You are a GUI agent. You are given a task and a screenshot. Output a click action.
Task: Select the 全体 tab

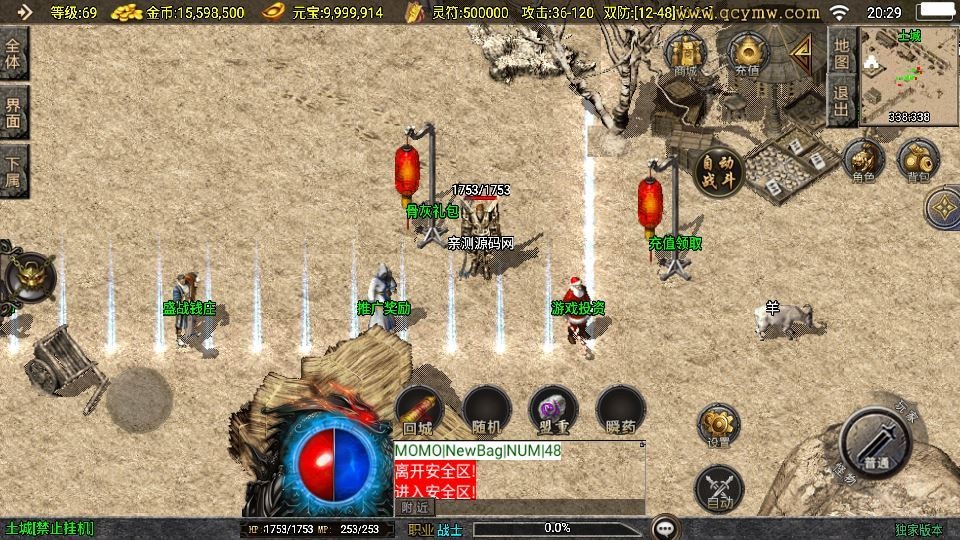click(x=14, y=53)
